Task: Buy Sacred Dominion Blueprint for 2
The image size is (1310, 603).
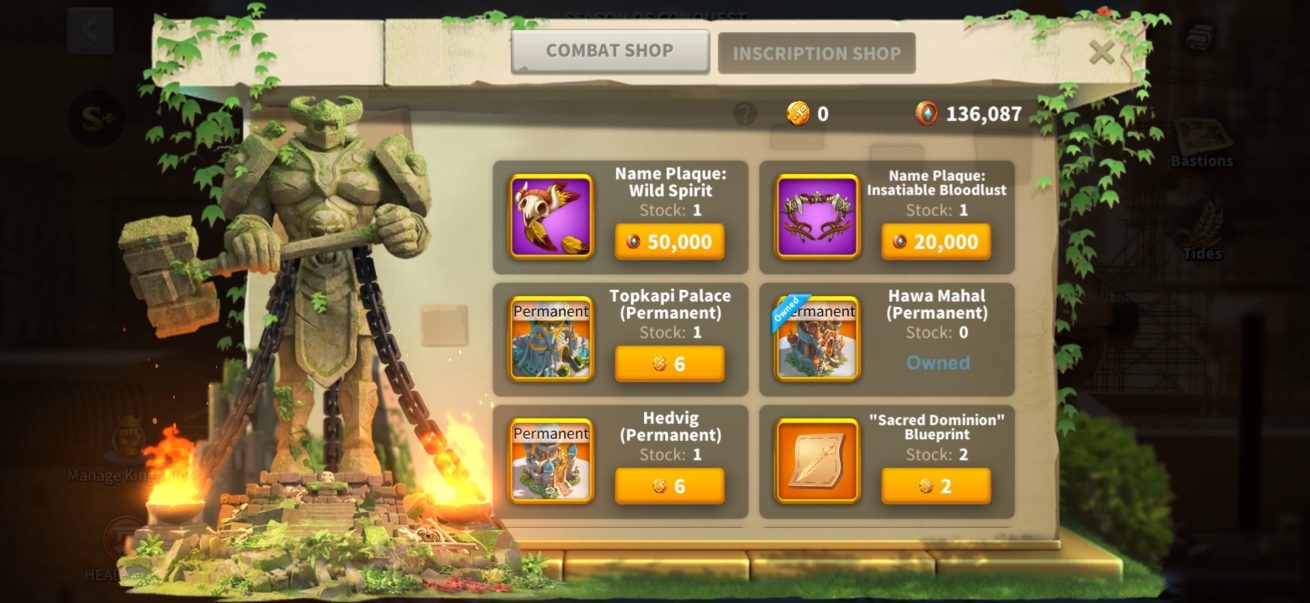Action: (936, 486)
